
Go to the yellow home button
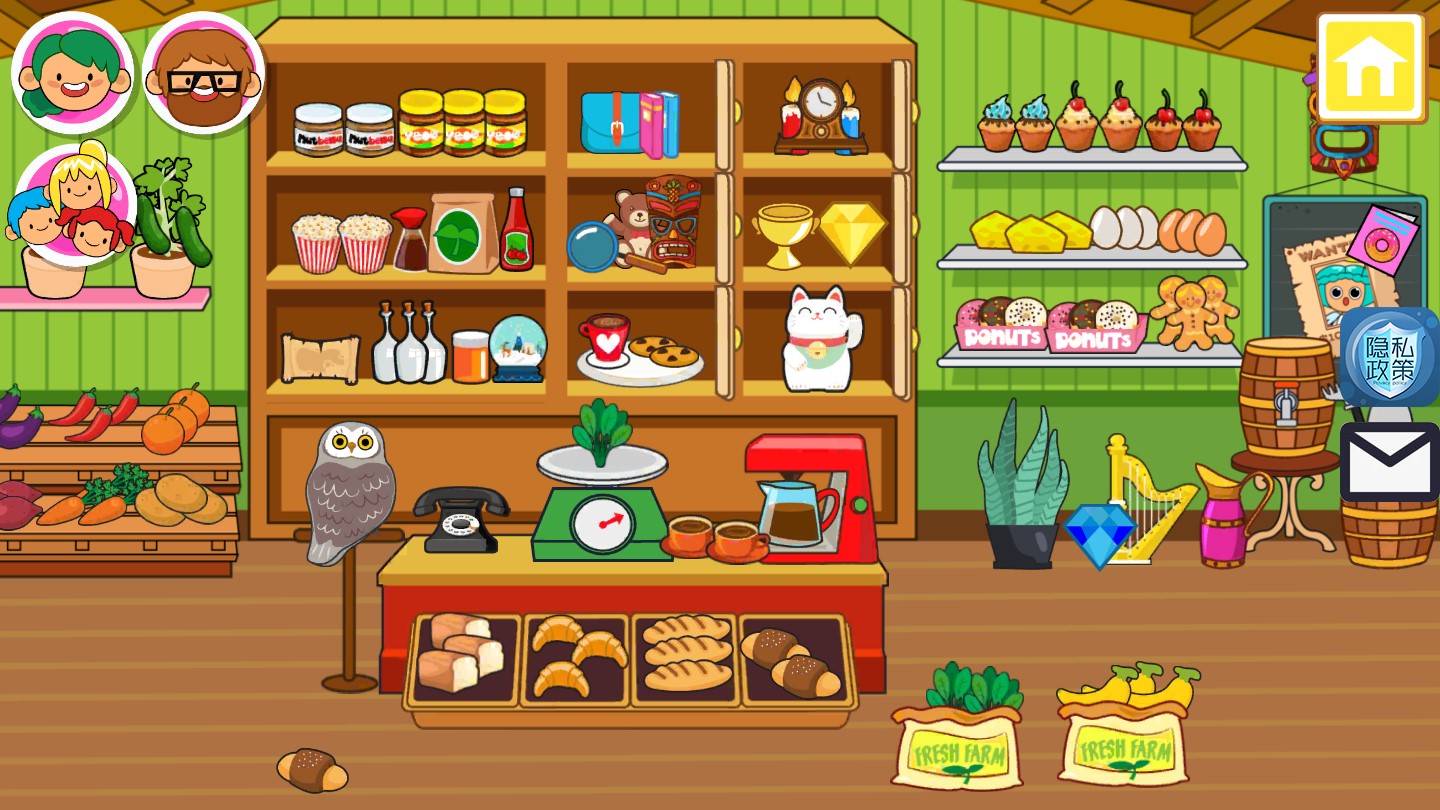pos(1370,67)
